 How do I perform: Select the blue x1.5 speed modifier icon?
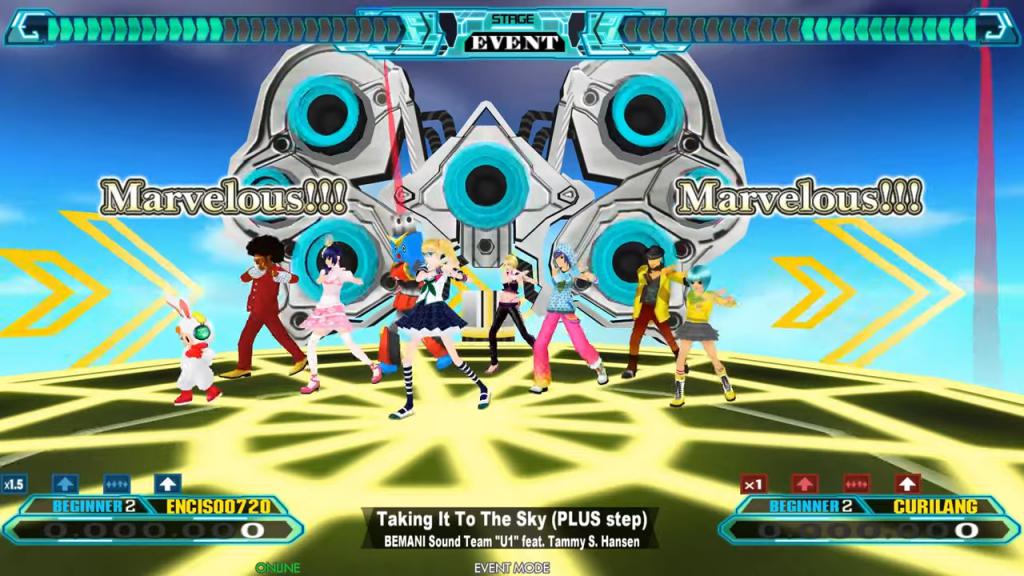pos(13,484)
